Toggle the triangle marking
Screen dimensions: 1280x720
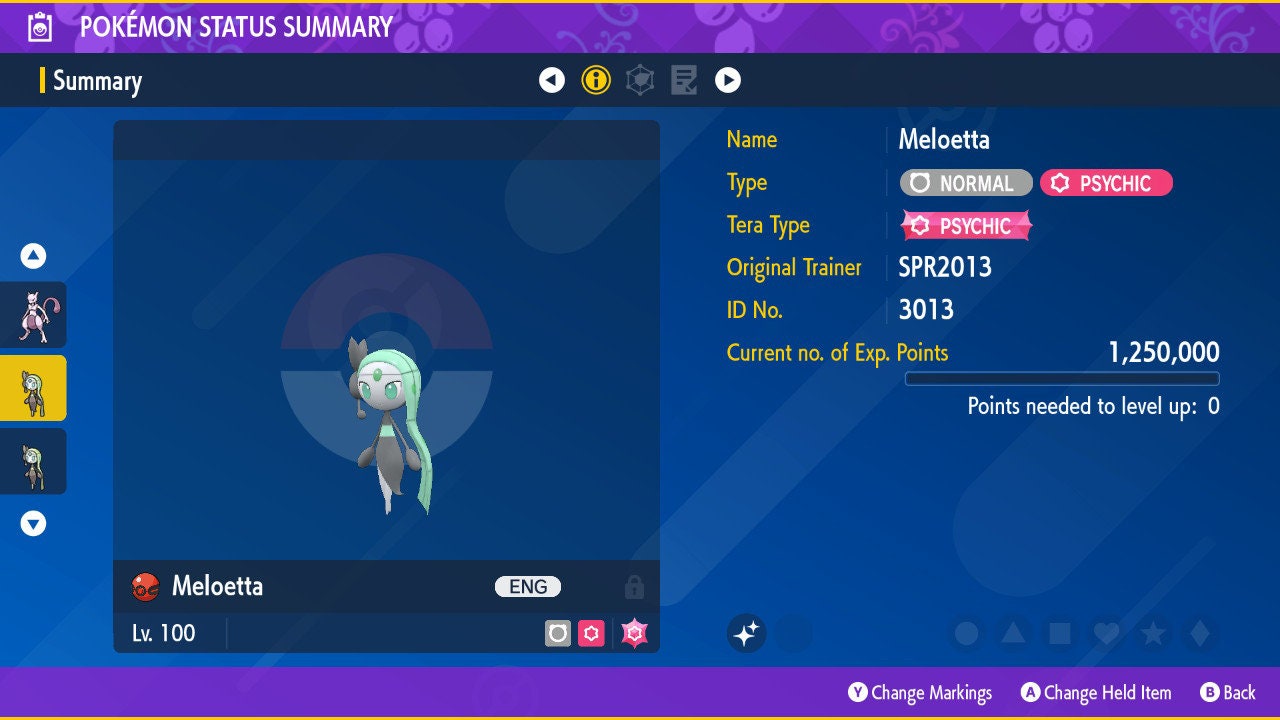coord(1012,633)
